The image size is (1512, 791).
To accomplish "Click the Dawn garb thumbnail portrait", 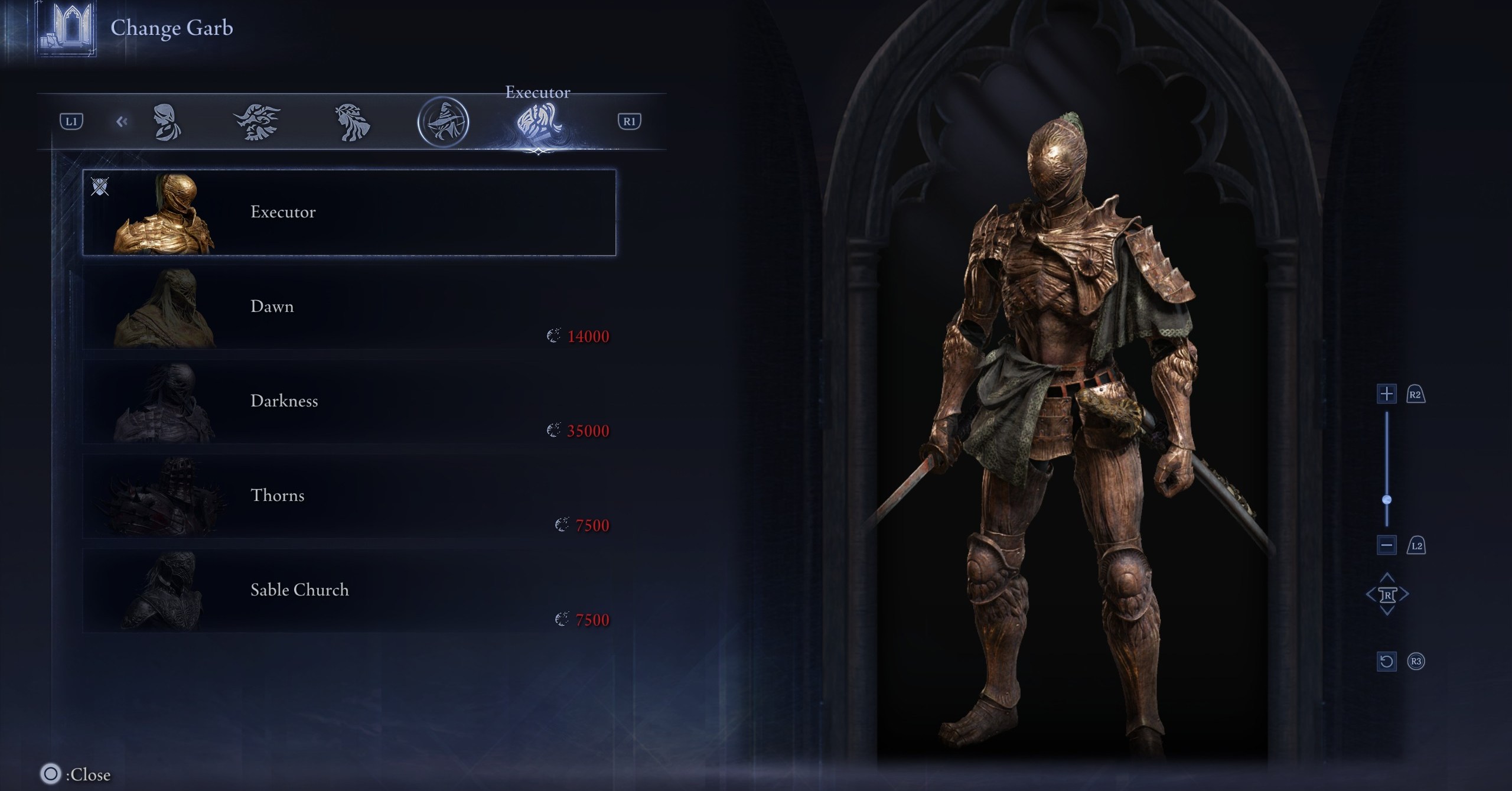I will click(x=165, y=308).
